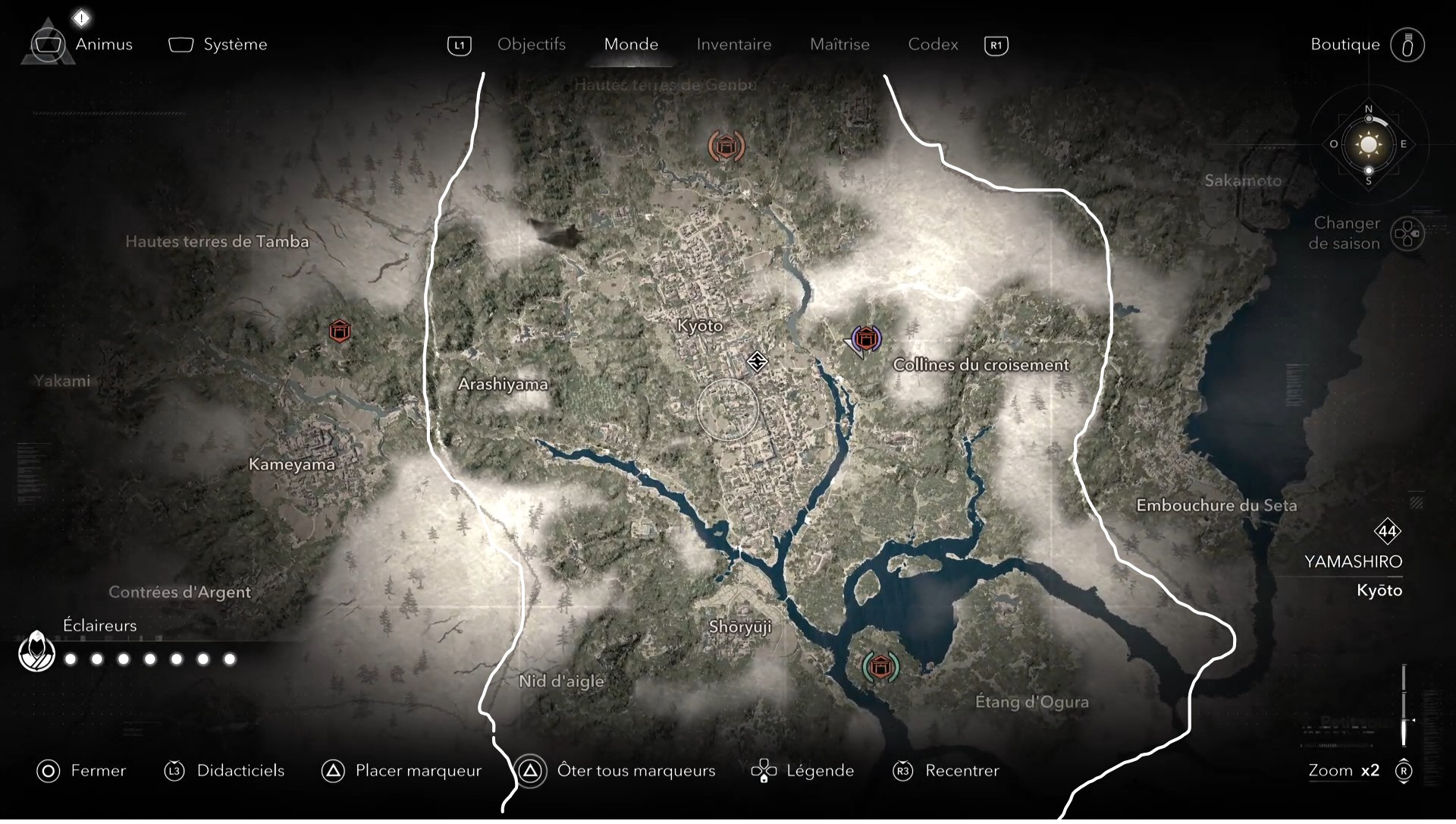Viewport: 1456px width, 824px height.
Task: Click the sun icon in the compass rose
Action: pyautogui.click(x=1368, y=144)
